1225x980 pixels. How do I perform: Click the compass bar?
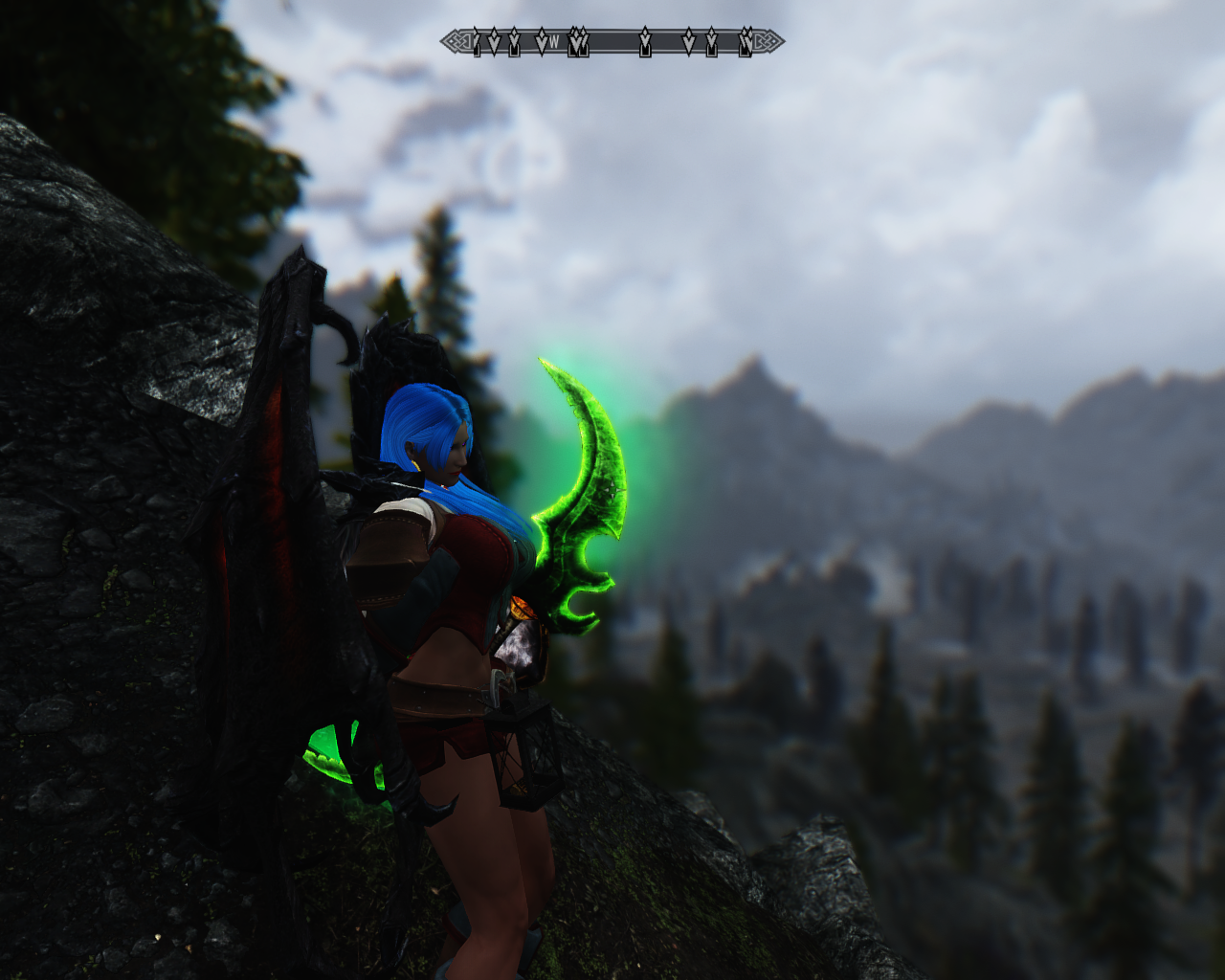tap(612, 42)
